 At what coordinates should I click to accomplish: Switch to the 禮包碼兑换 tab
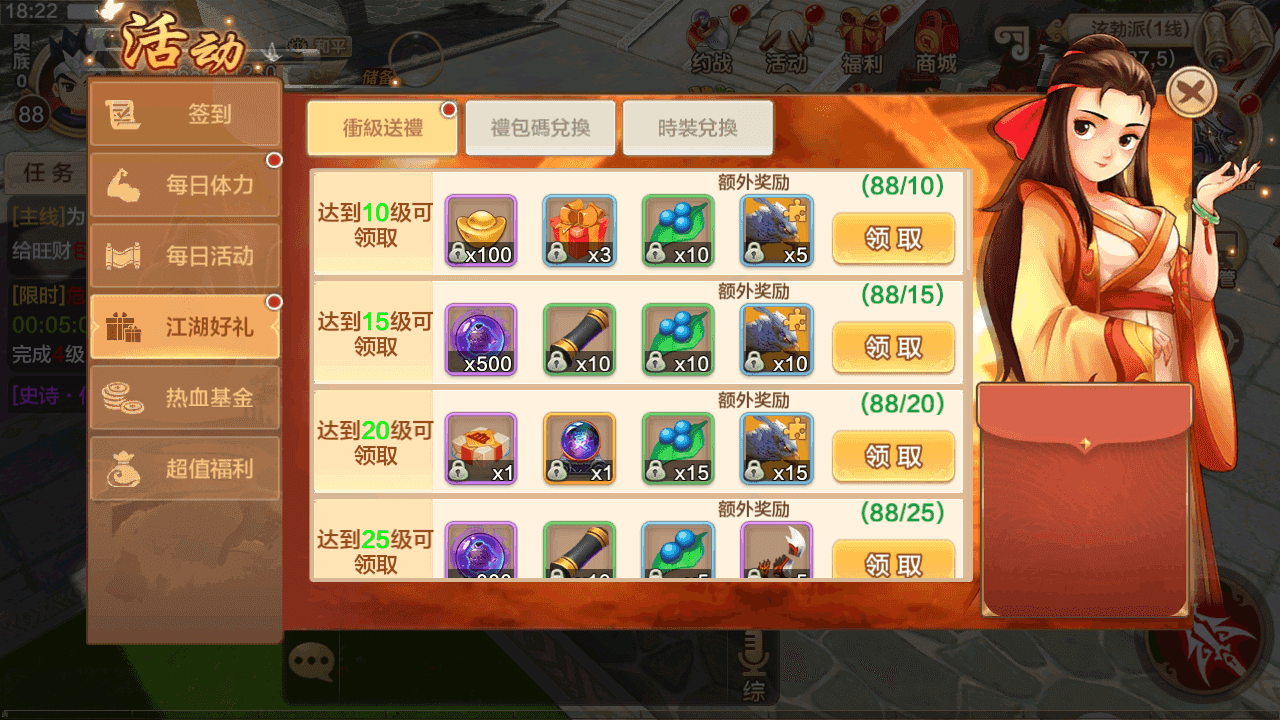point(541,127)
